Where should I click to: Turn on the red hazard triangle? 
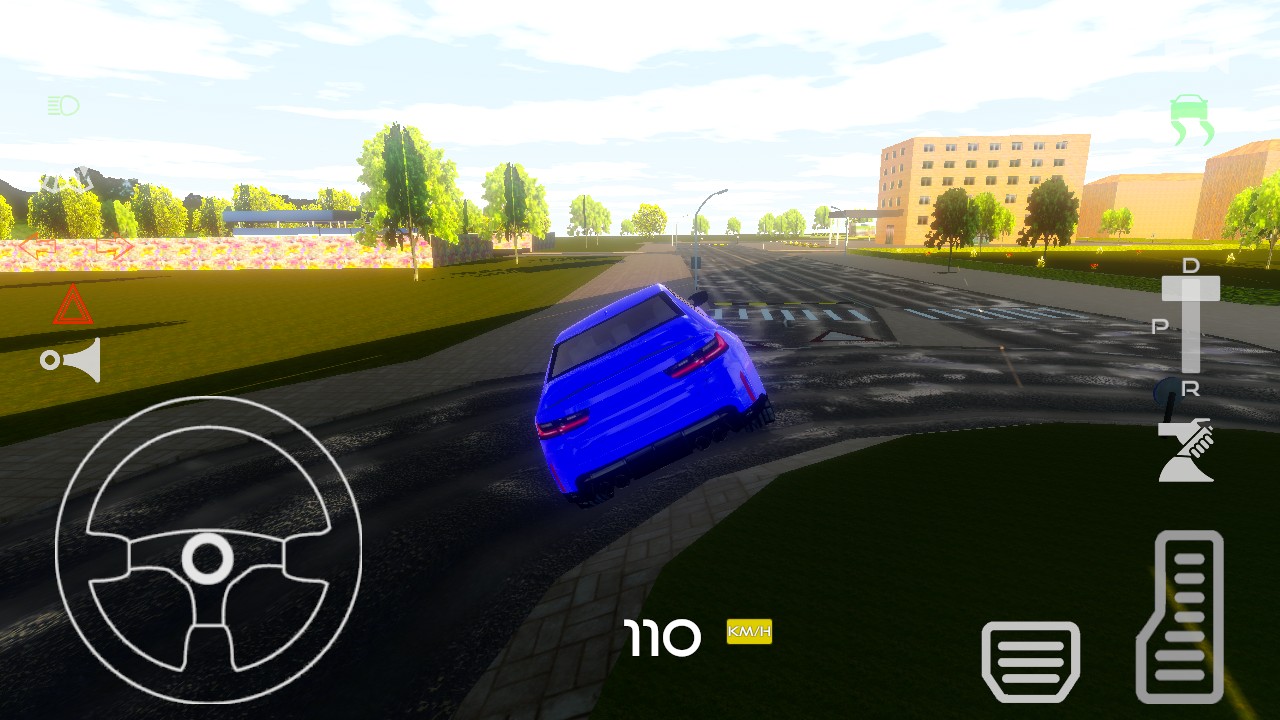pyautogui.click(x=72, y=305)
